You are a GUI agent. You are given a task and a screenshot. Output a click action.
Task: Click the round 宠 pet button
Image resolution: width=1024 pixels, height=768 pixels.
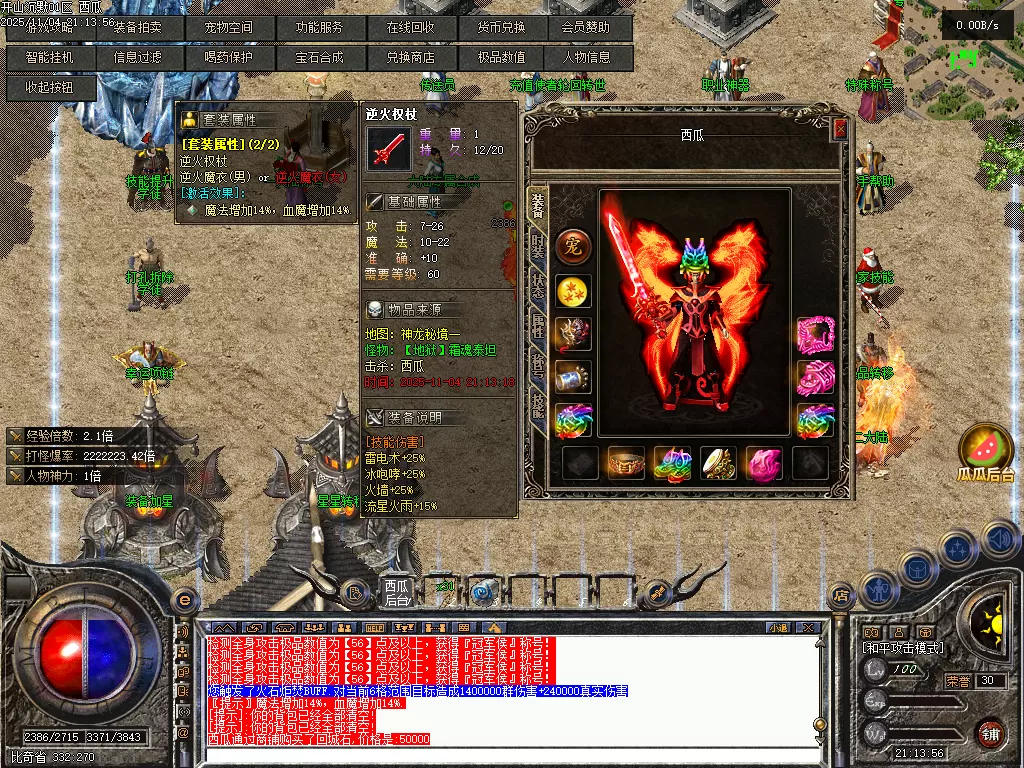point(574,245)
